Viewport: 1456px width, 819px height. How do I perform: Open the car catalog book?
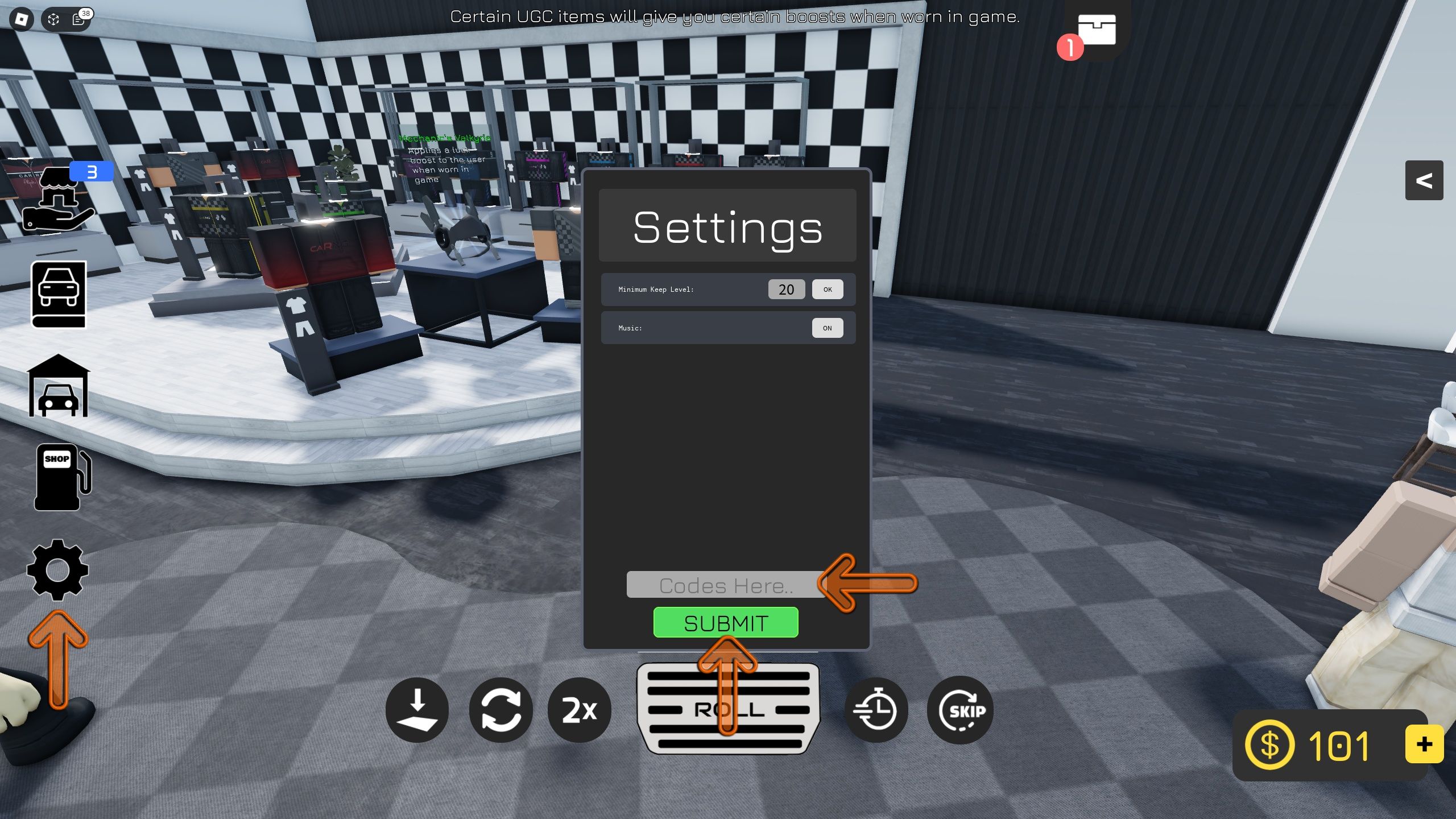[59, 295]
